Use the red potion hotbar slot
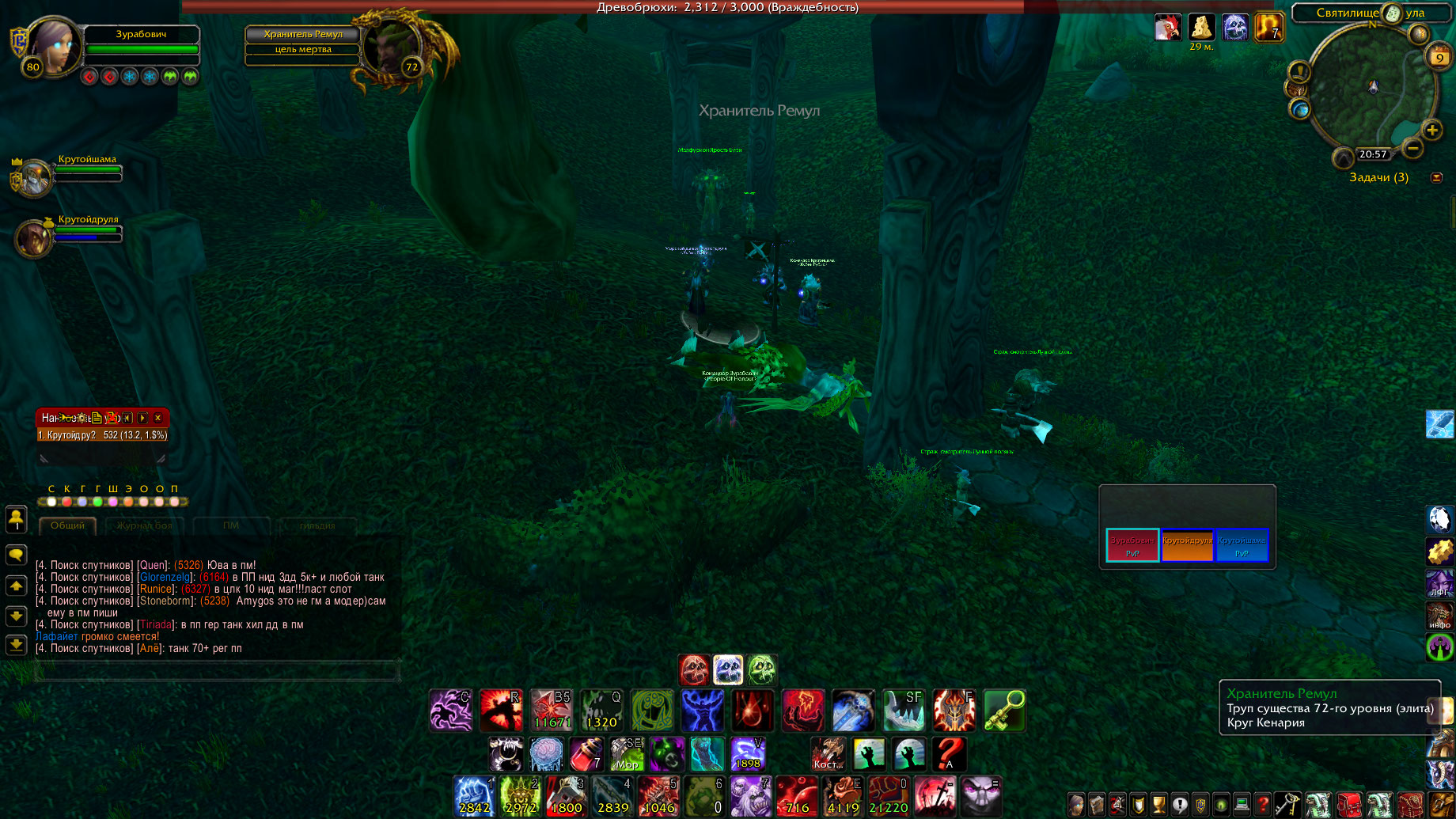 (x=586, y=754)
